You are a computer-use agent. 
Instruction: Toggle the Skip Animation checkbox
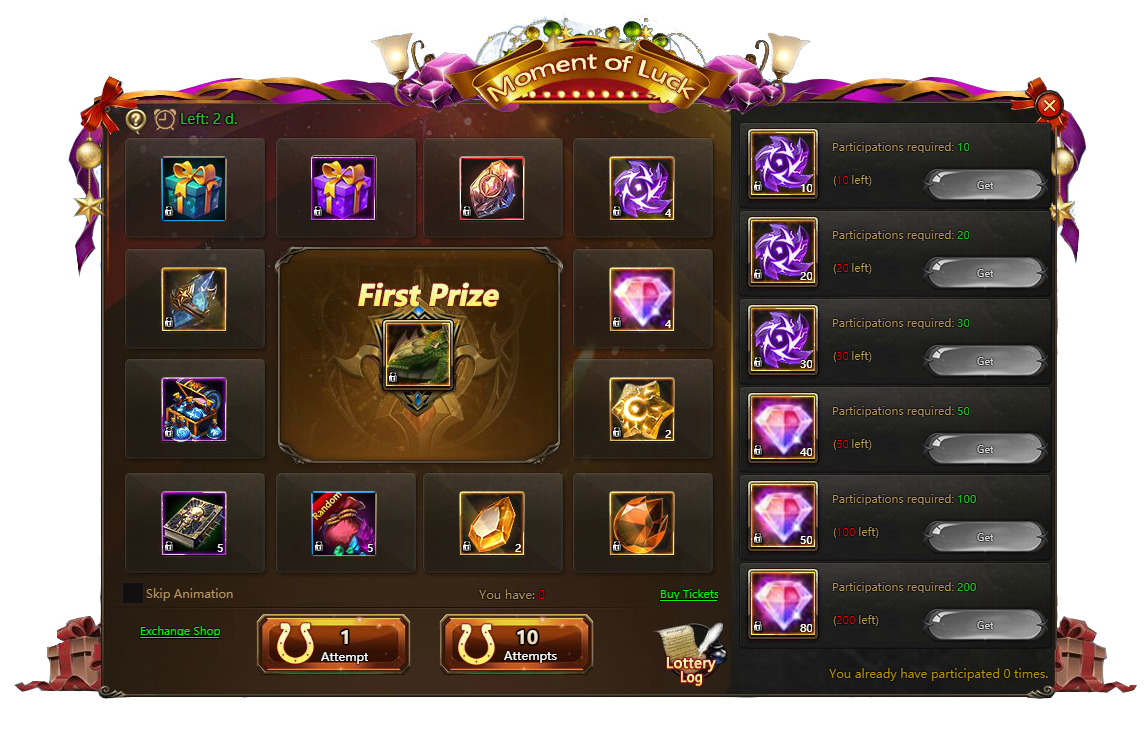click(x=133, y=593)
